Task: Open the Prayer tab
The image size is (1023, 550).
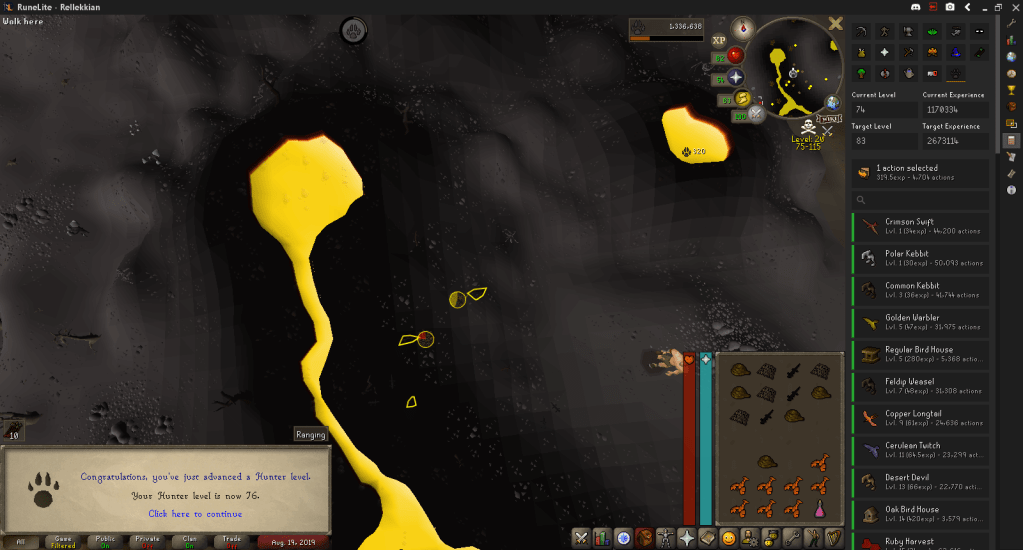Action: point(687,538)
